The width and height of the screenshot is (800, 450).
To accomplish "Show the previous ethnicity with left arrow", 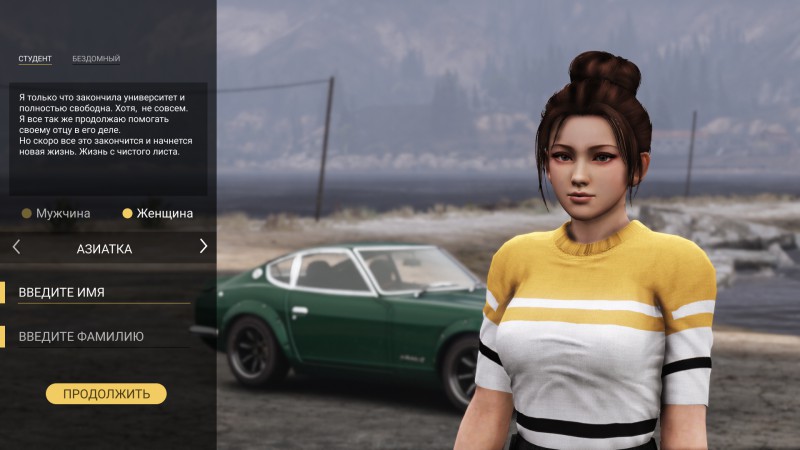I will tap(16, 247).
